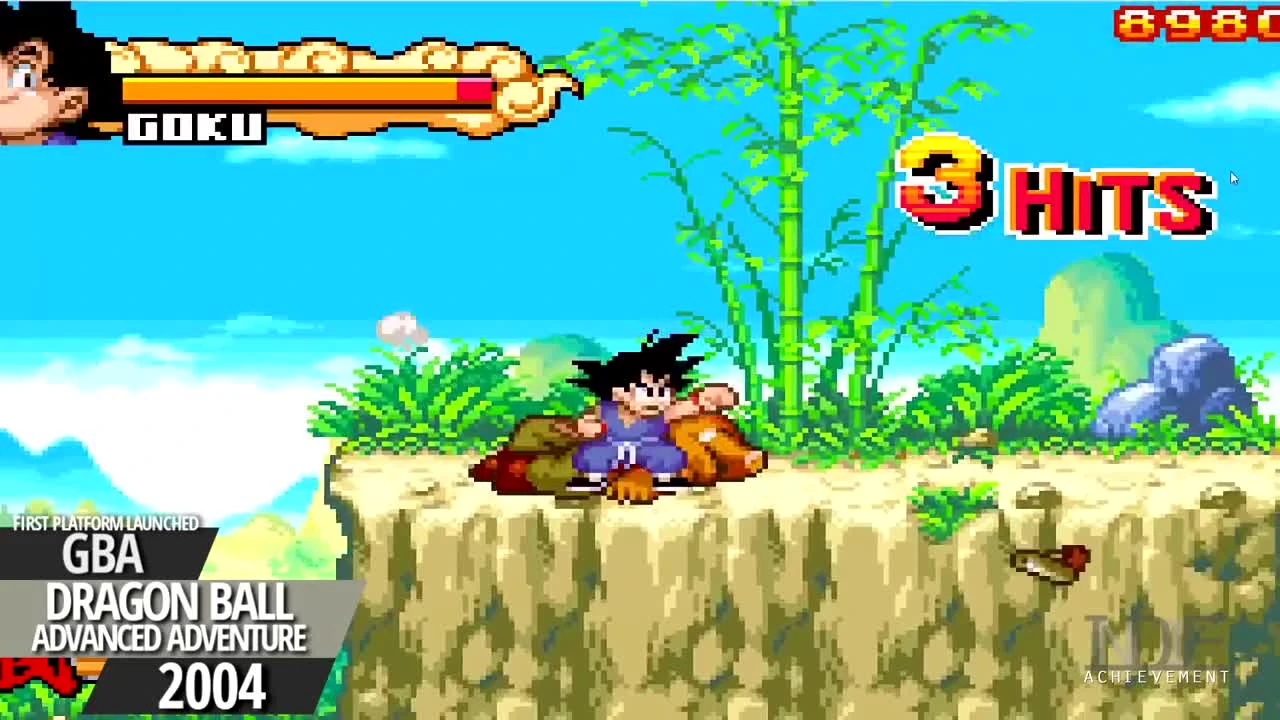Screen dimensions: 1280x720
Task: Select the DRAGON BALL title text
Action: pos(170,601)
